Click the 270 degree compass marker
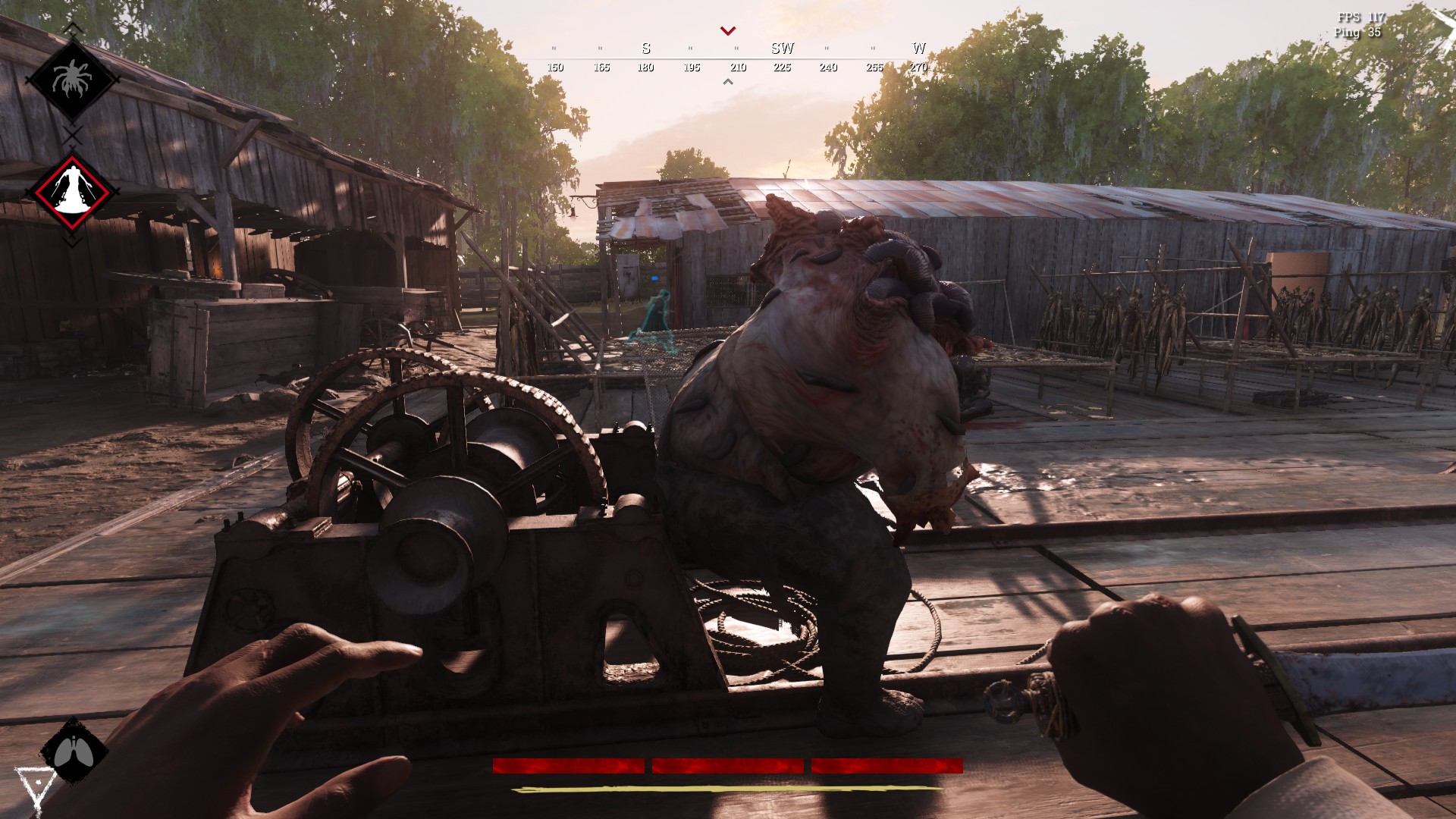This screenshot has height=819, width=1456. (x=919, y=67)
